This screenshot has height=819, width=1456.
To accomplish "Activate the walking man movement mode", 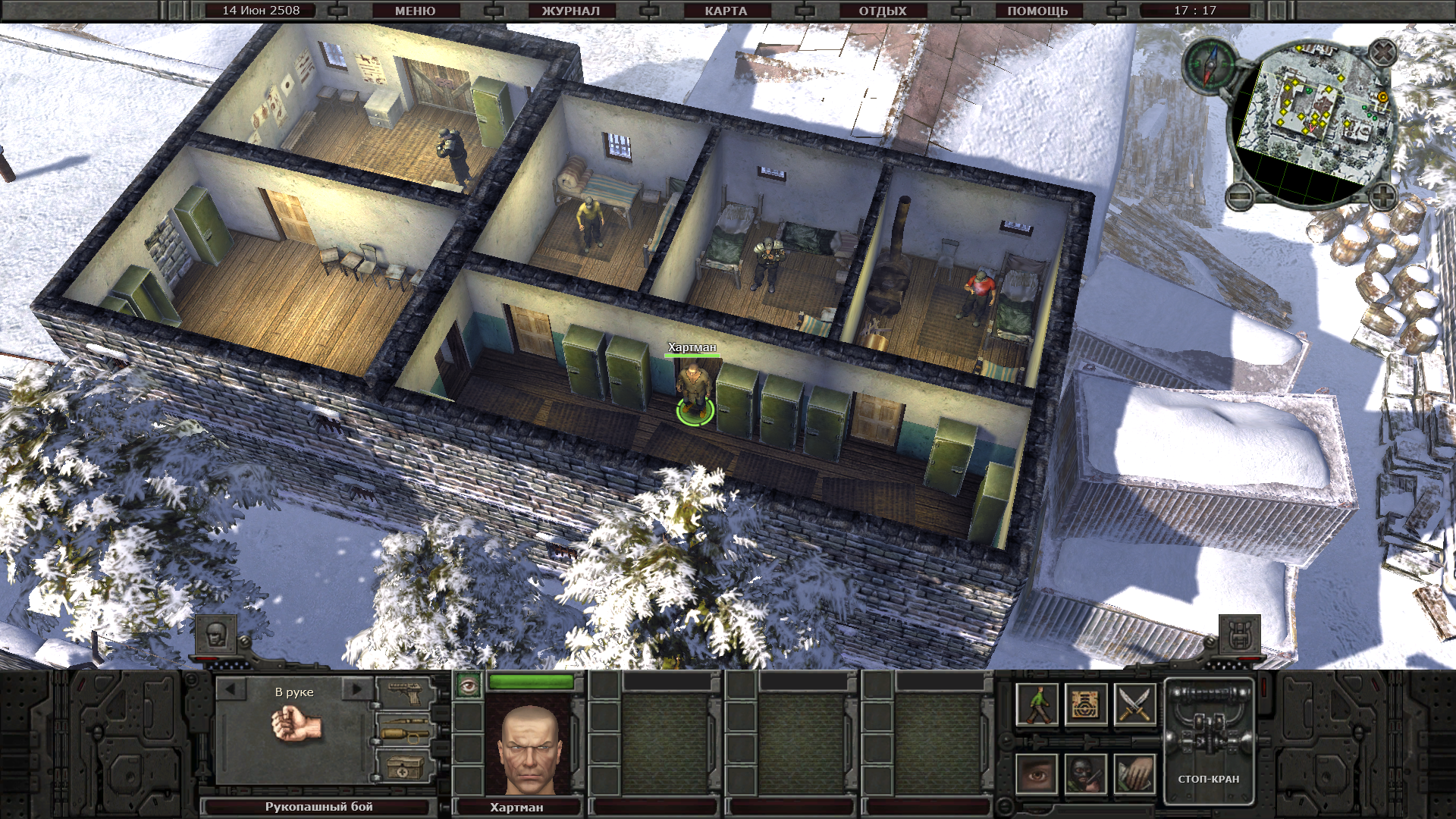I will (1037, 704).
